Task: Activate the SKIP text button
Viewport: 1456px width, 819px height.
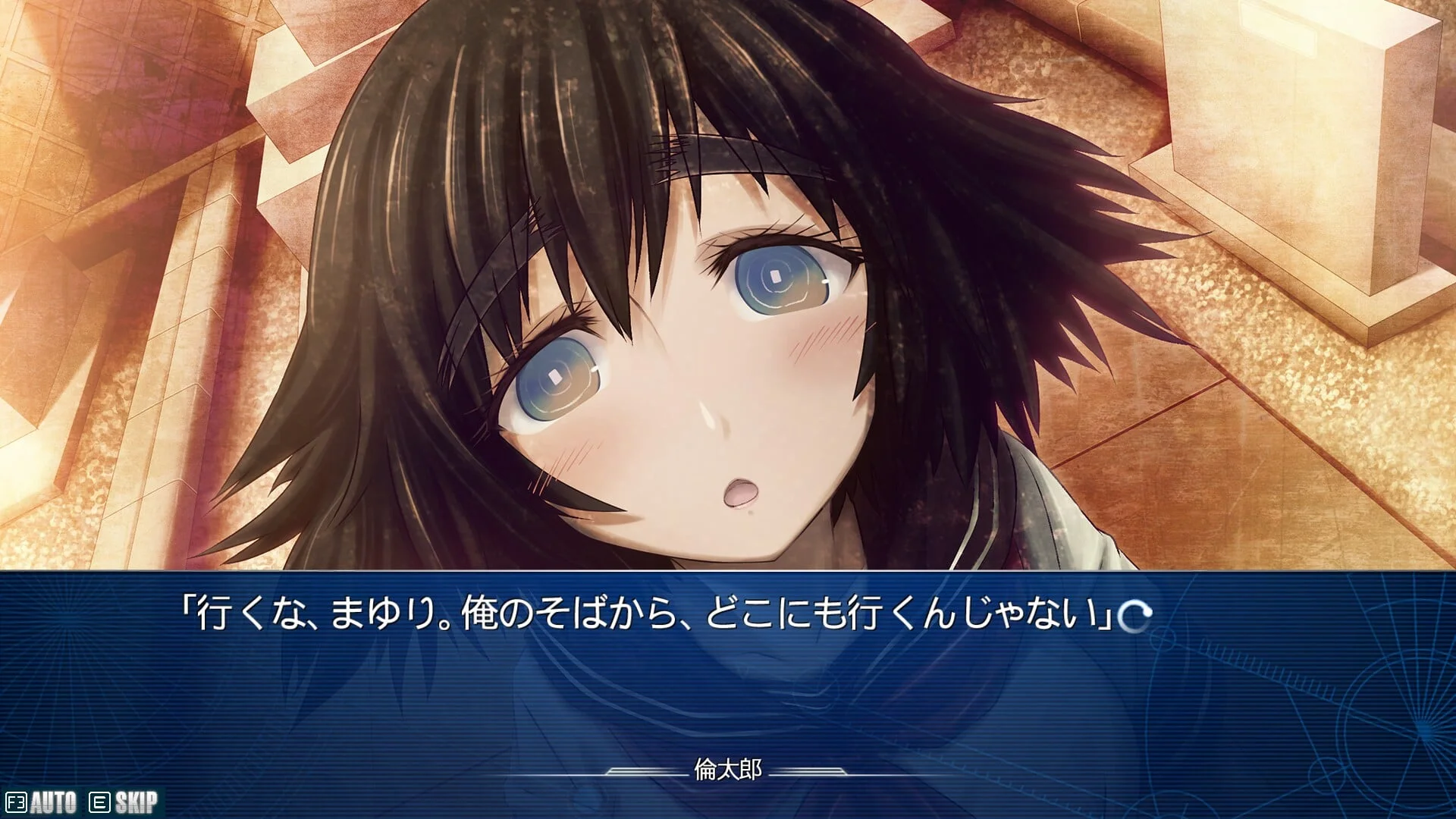Action: [x=125, y=802]
